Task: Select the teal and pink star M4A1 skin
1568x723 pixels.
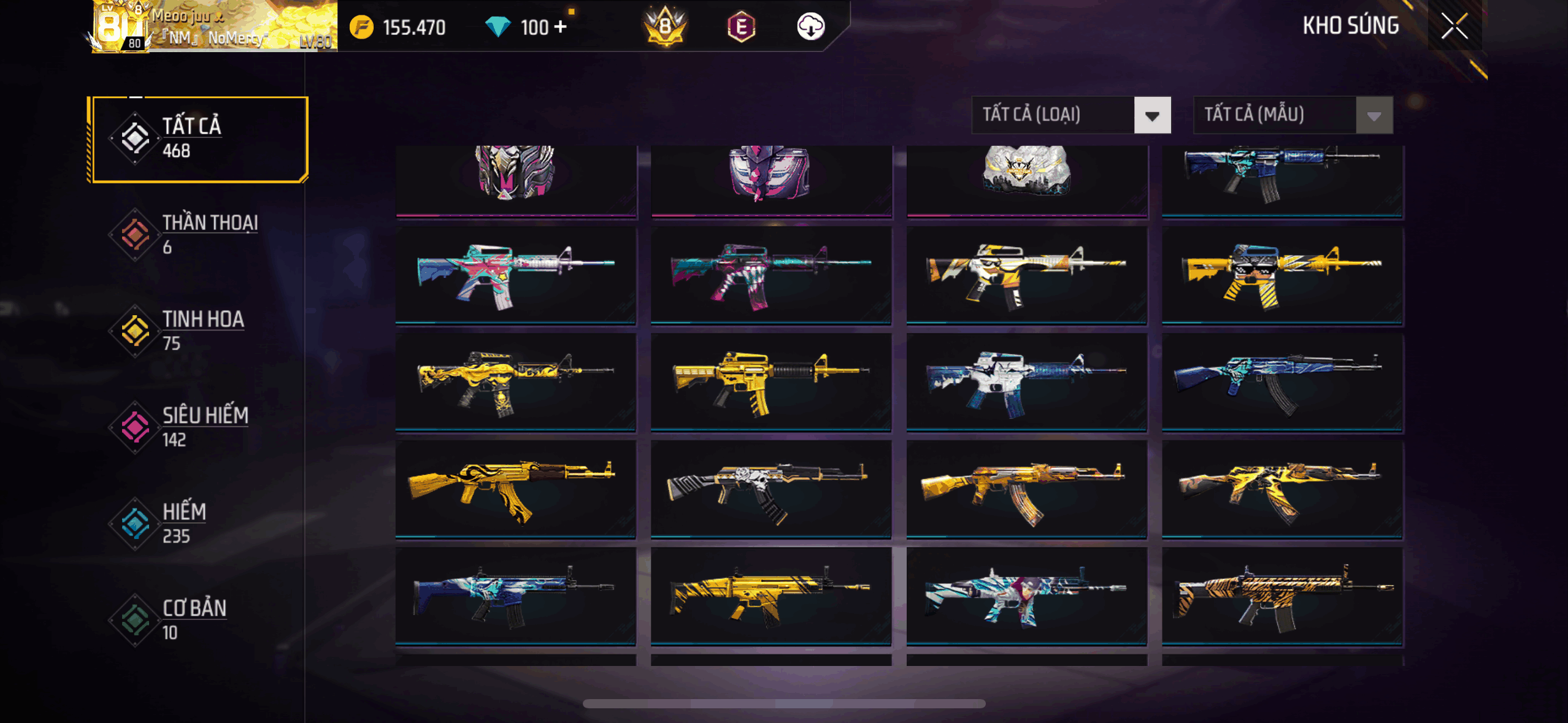Action: (x=515, y=275)
